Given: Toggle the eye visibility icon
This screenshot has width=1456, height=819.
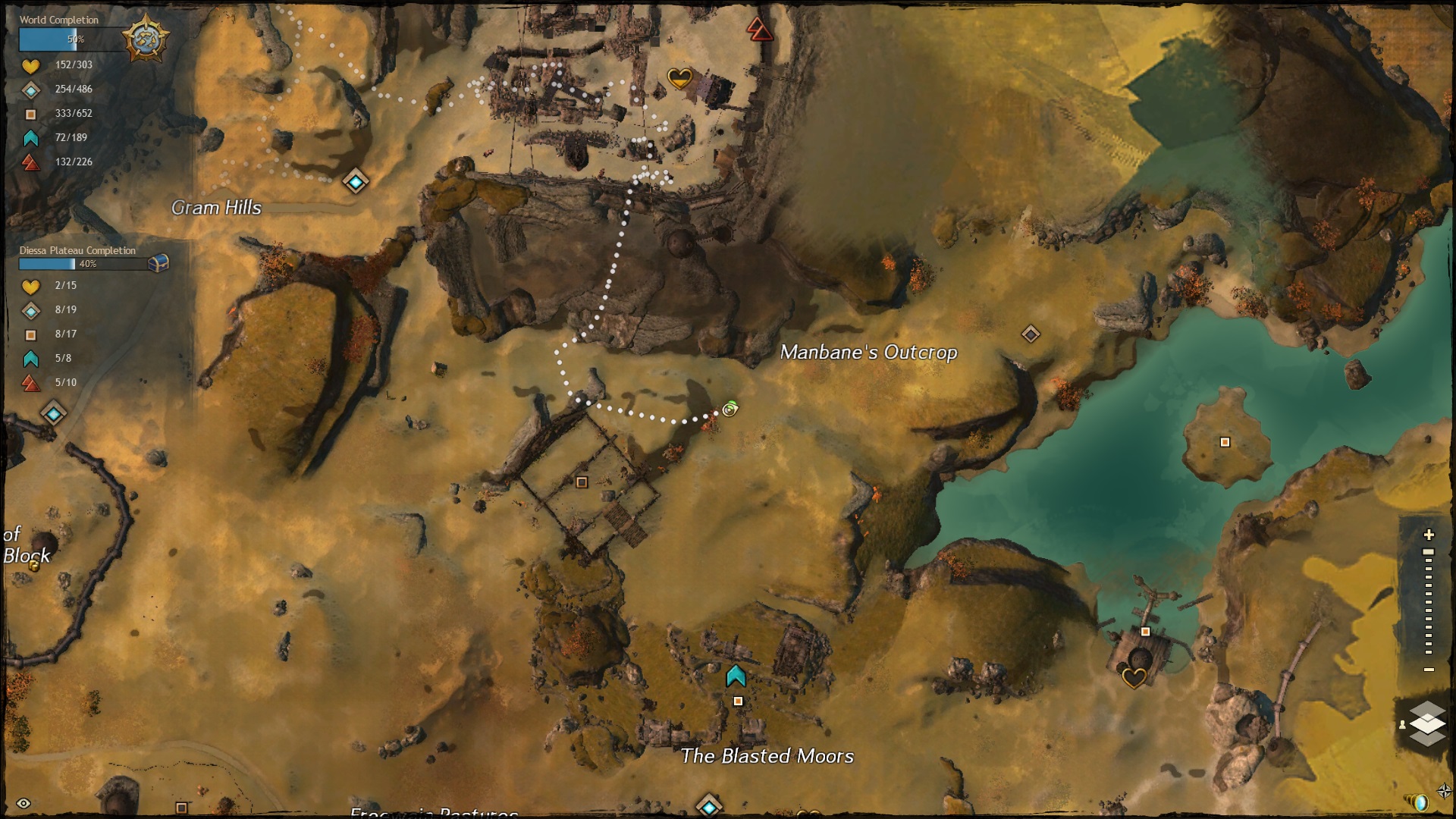Looking at the screenshot, I should (x=24, y=804).
